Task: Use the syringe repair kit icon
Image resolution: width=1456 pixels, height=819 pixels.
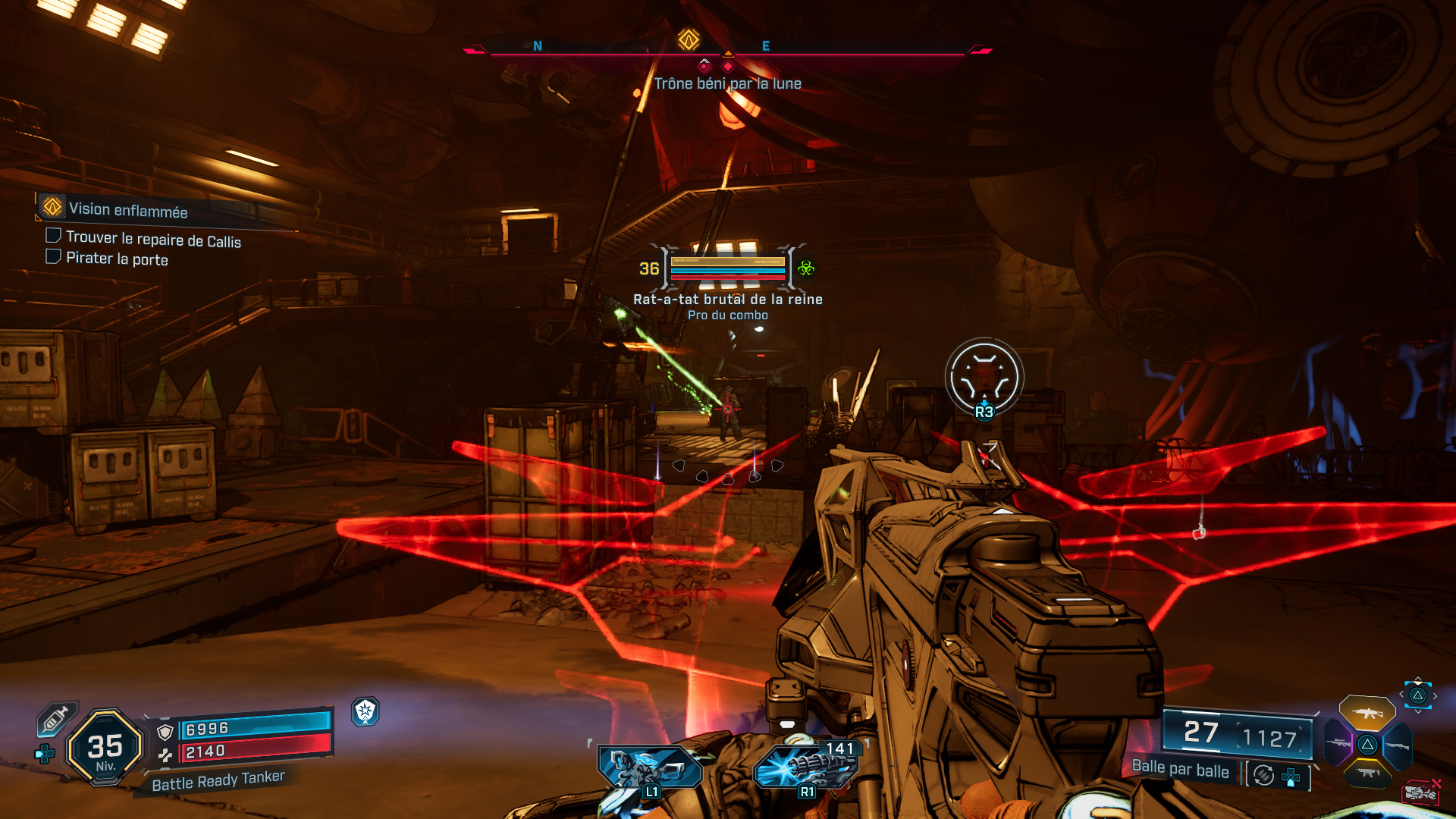Action: point(56,718)
